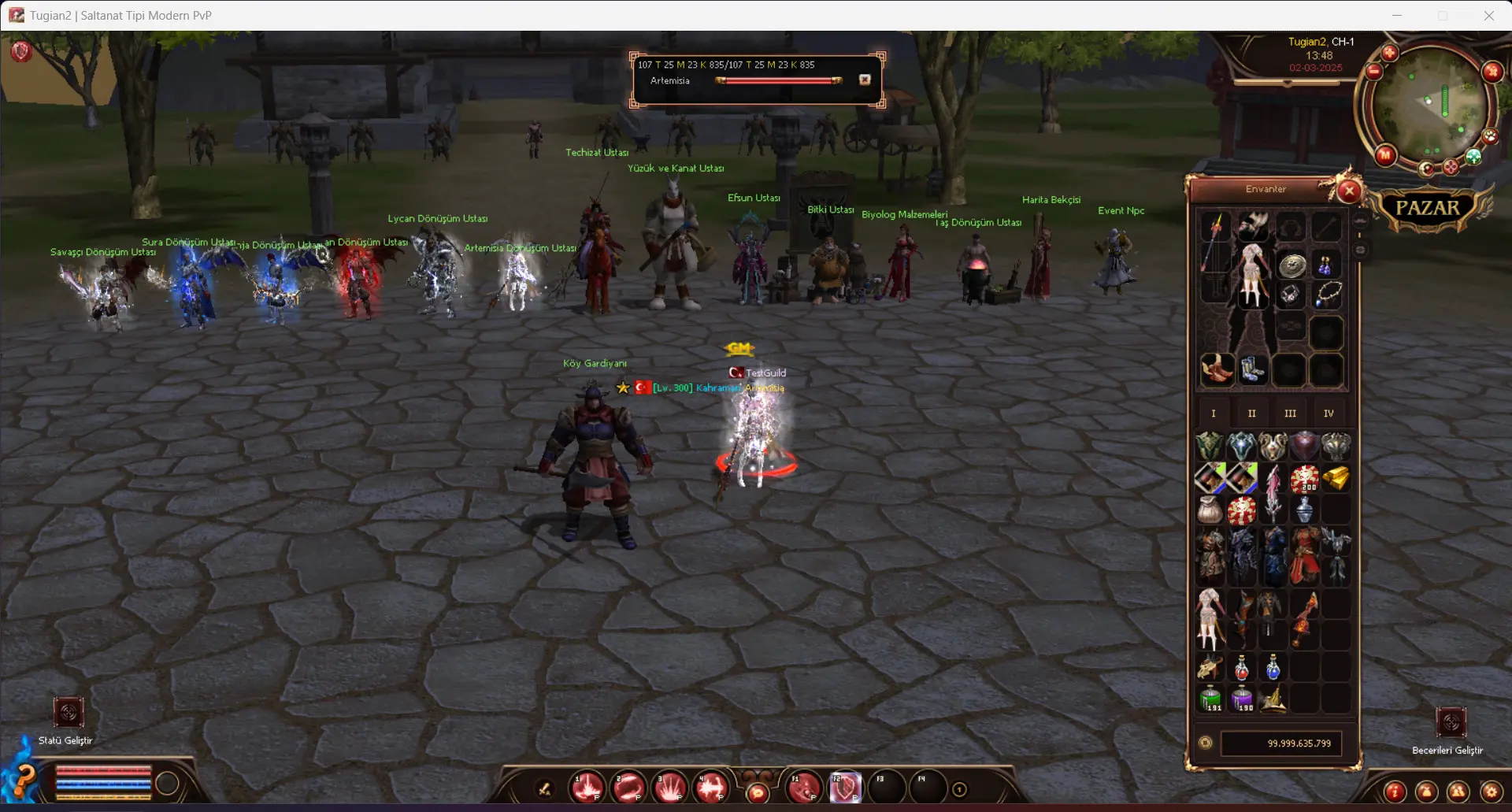Activate skill in hotbar slot 1
This screenshot has width=1512, height=812.
[x=587, y=788]
